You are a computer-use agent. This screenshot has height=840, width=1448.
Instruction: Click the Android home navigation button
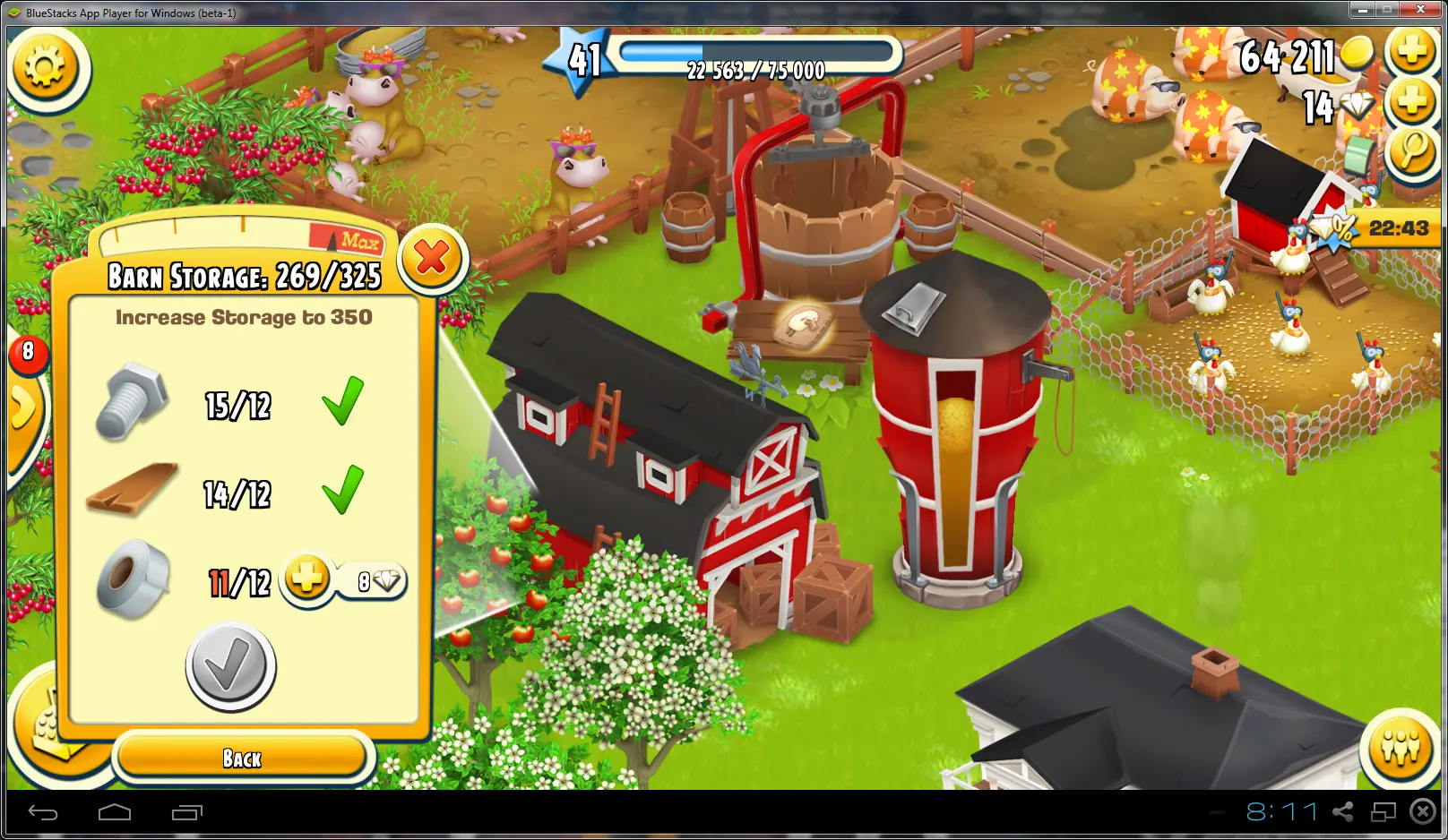click(x=115, y=812)
